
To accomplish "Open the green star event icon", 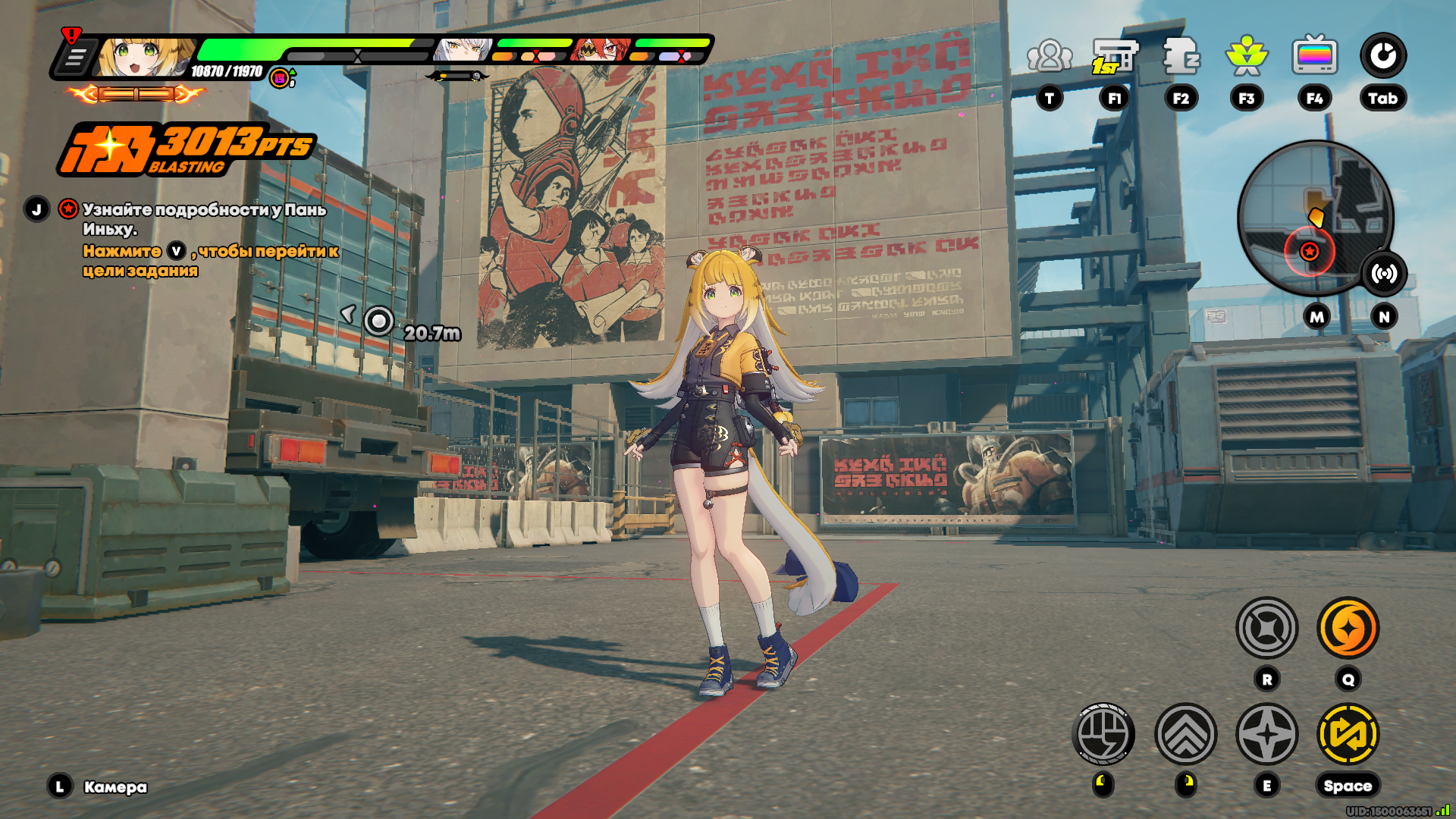I will pos(1246,56).
